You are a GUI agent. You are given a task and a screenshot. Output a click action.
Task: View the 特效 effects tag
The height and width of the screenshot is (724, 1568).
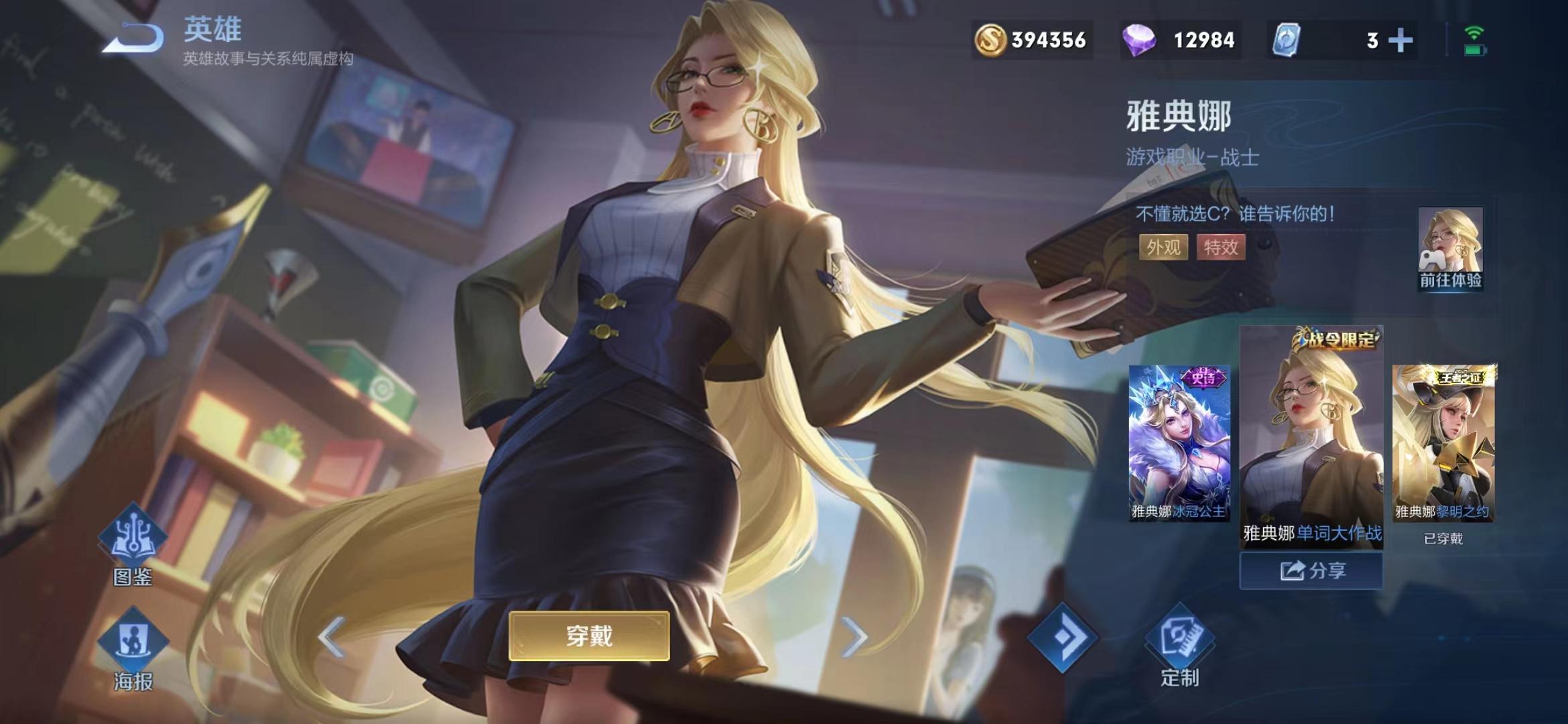(x=1221, y=247)
